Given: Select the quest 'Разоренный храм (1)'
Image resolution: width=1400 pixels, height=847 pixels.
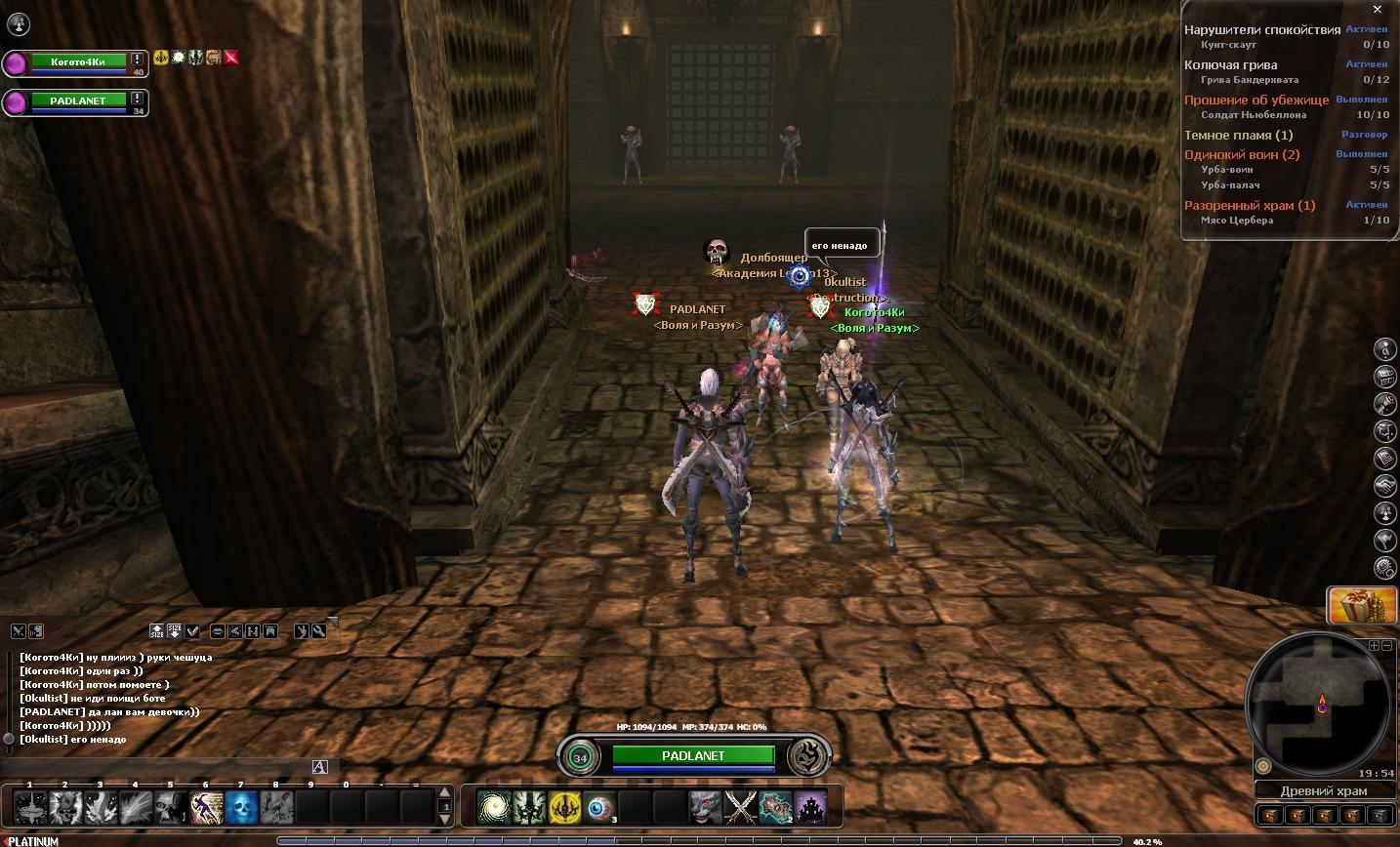Looking at the screenshot, I should [1250, 206].
